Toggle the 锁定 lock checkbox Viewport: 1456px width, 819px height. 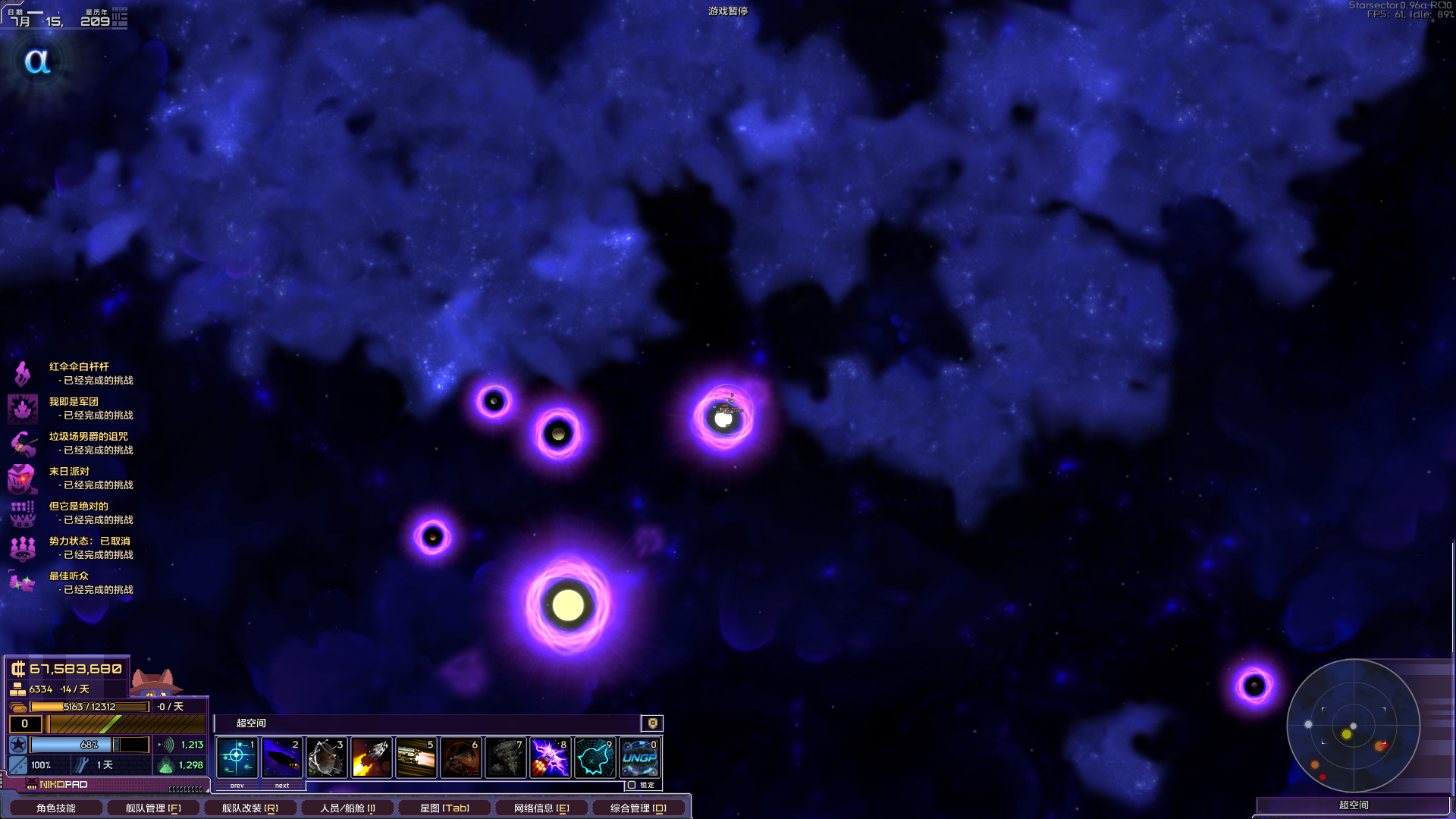(632, 785)
